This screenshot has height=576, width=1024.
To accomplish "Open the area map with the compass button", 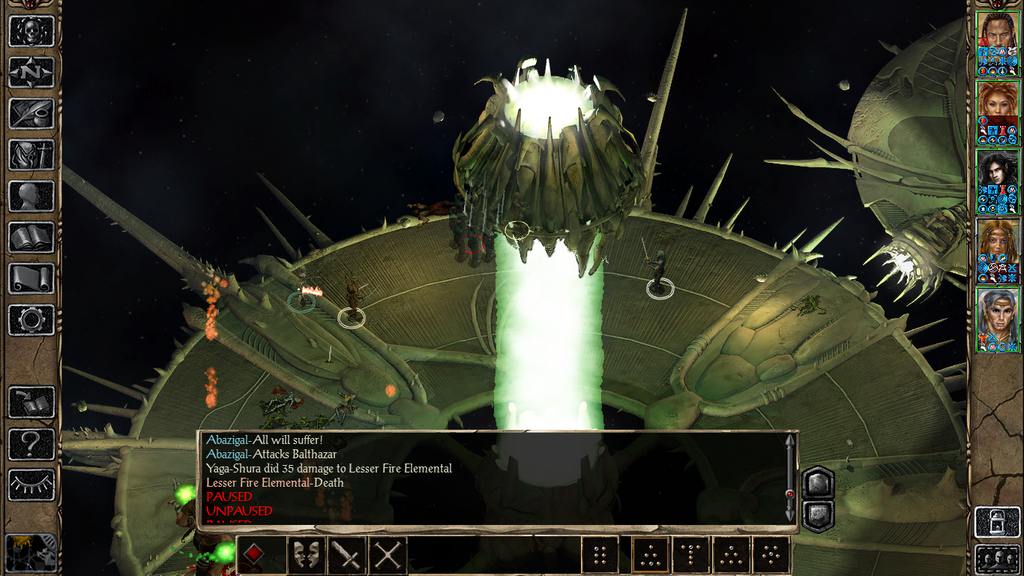I will pos(31,72).
